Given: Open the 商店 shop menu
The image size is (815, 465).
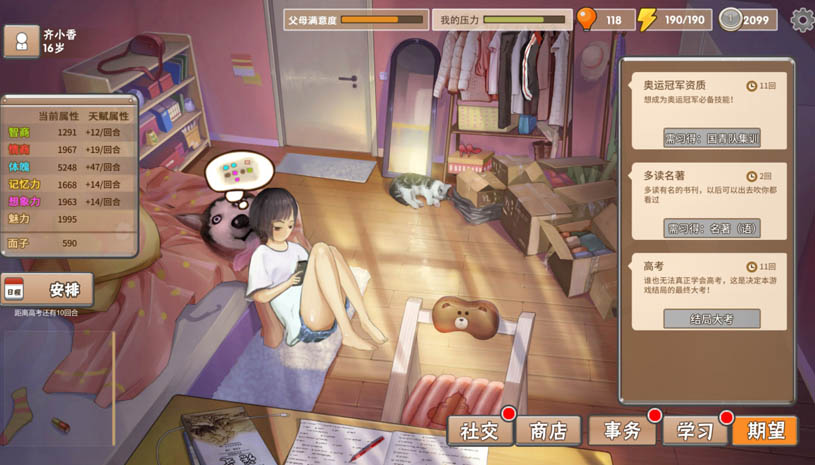Looking at the screenshot, I should 548,431.
